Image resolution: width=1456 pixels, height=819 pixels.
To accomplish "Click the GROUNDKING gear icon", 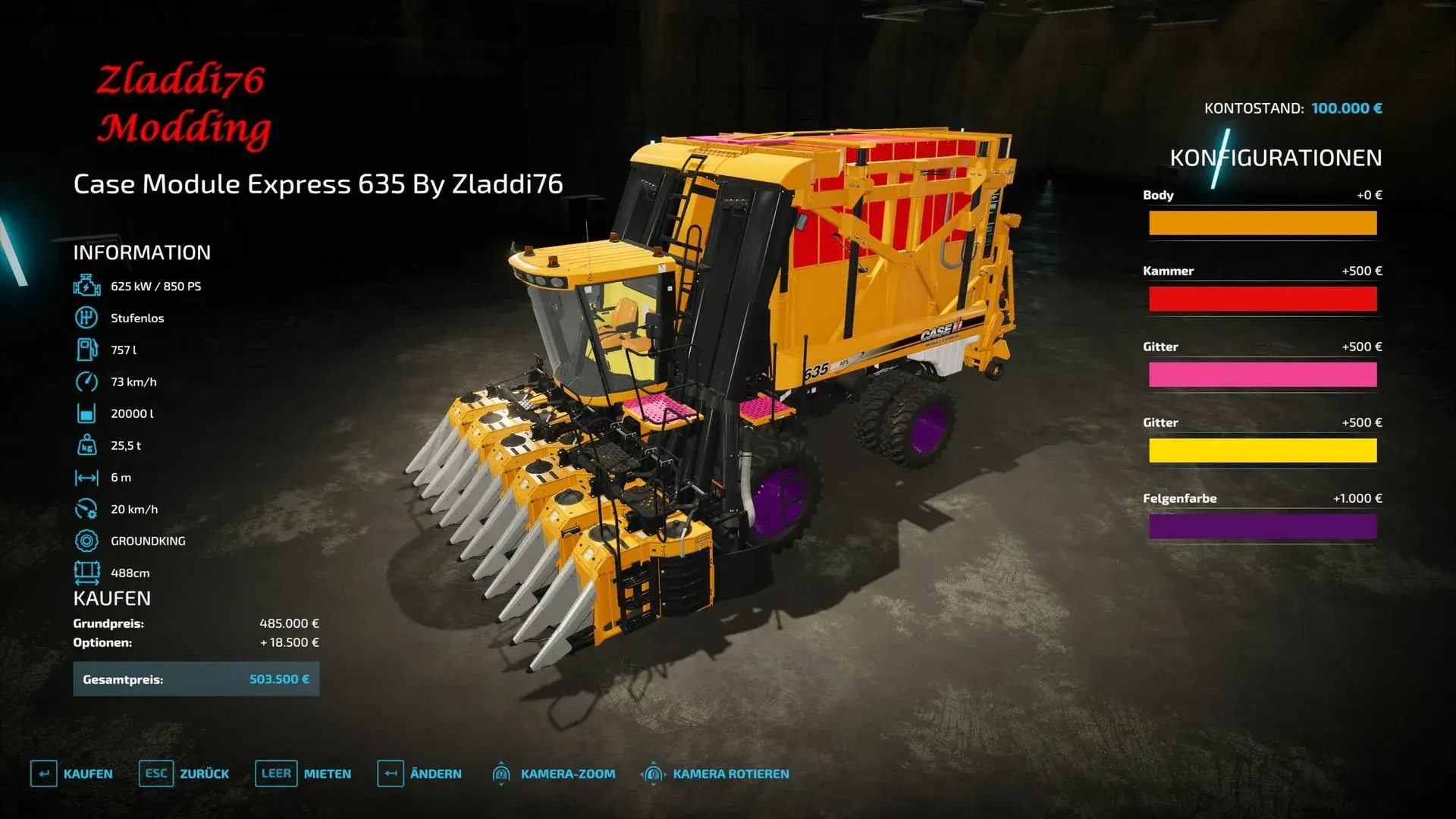I will tap(87, 541).
